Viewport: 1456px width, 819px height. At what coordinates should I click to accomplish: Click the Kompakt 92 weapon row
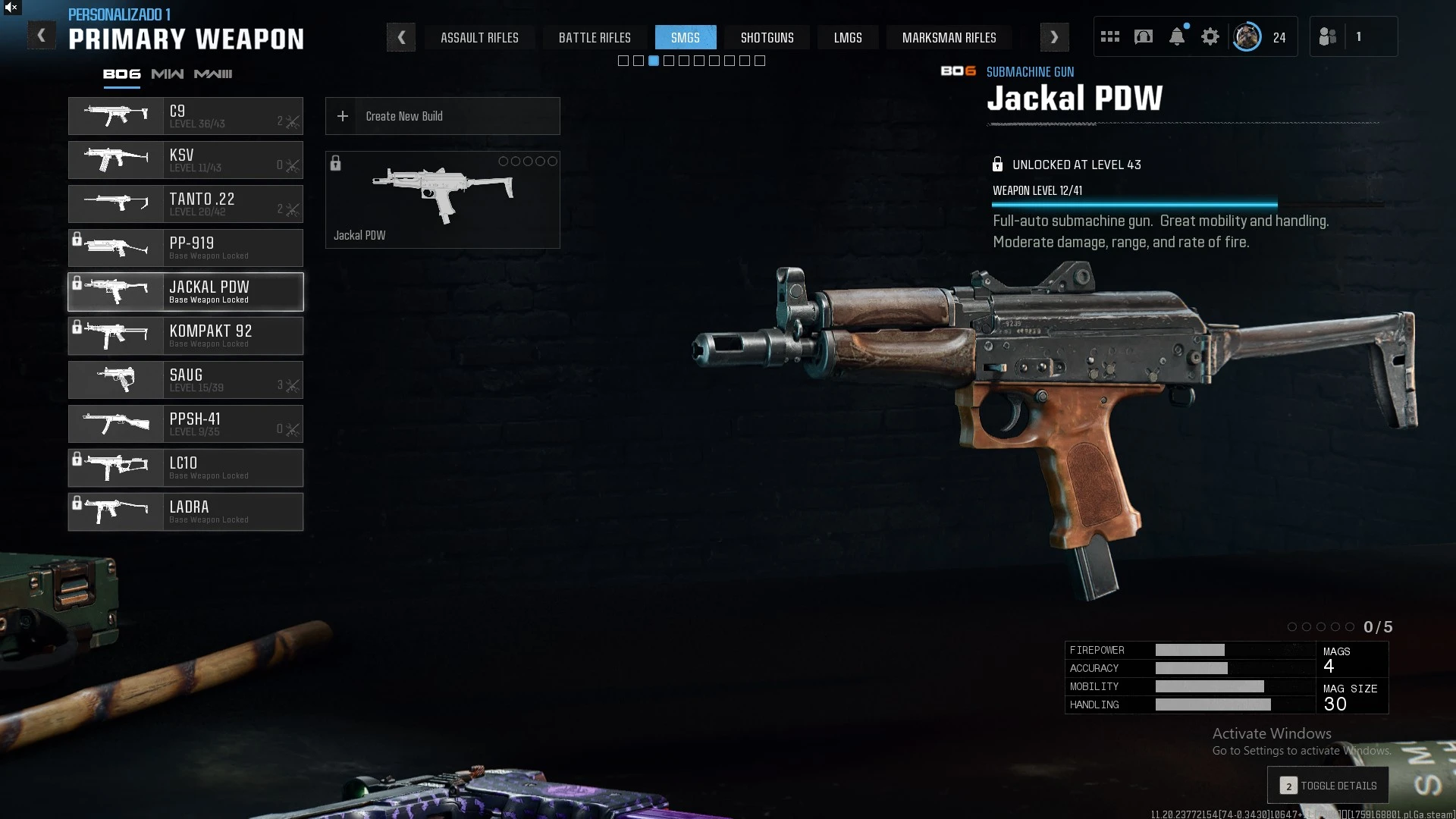(186, 336)
